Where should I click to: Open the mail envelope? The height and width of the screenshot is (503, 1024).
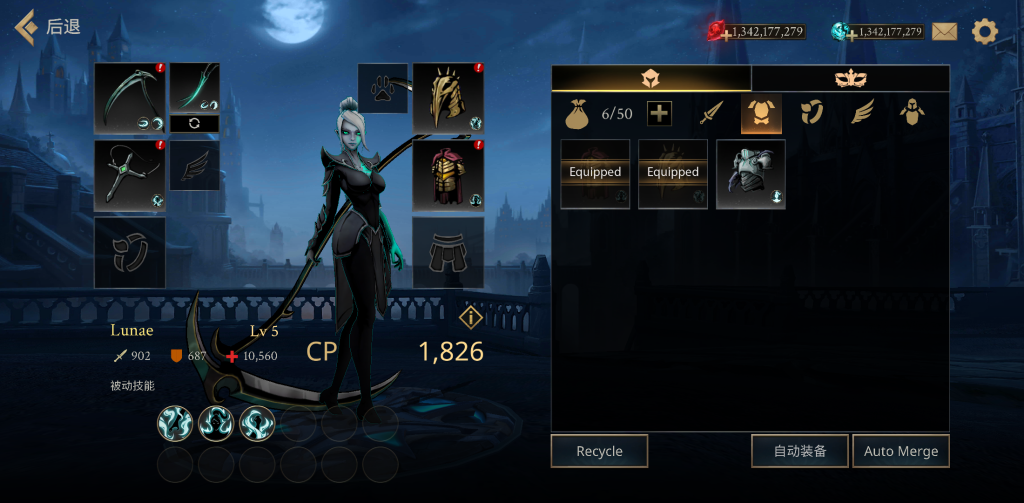[944, 31]
